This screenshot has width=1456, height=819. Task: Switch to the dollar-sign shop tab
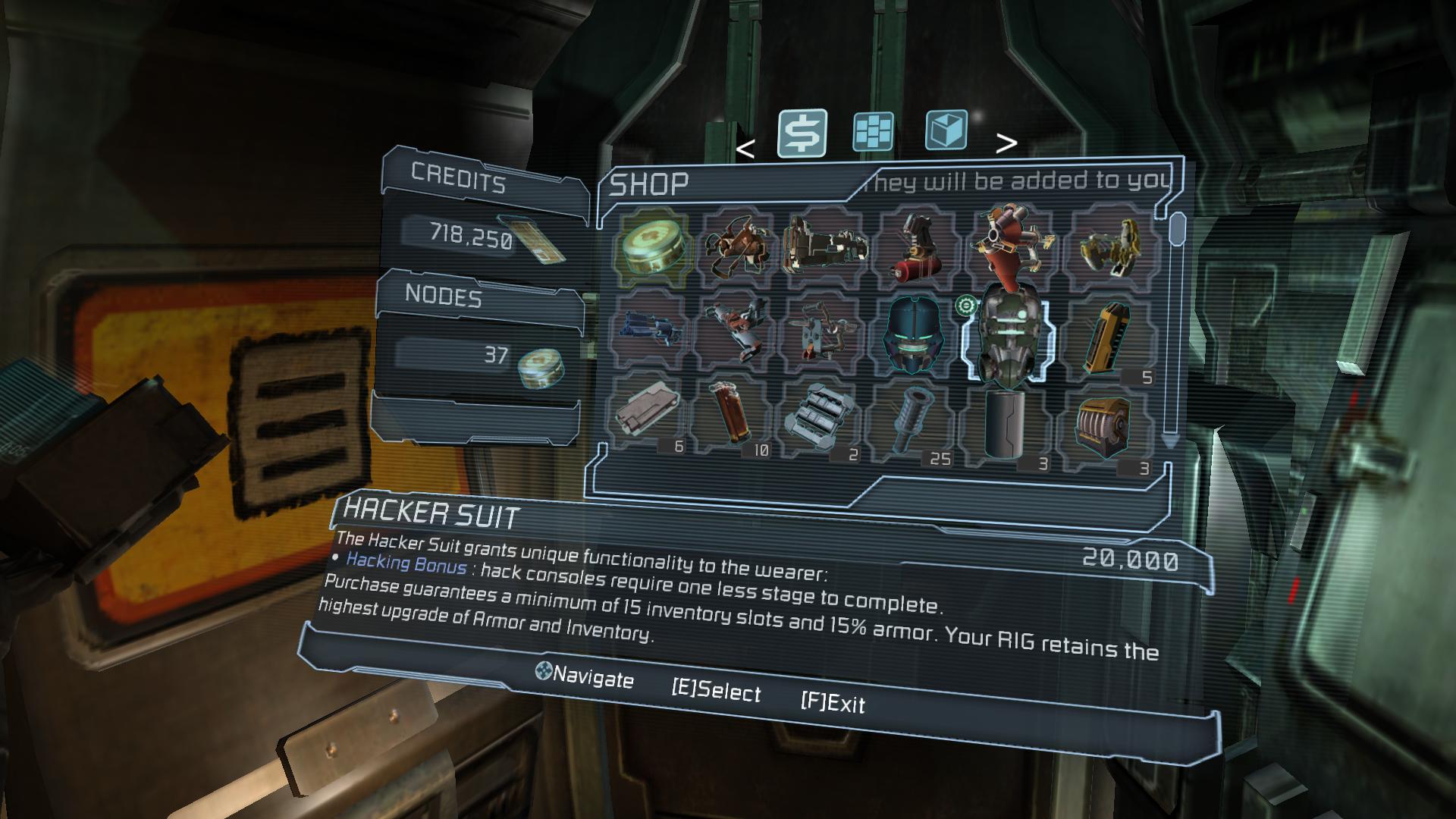pyautogui.click(x=802, y=133)
